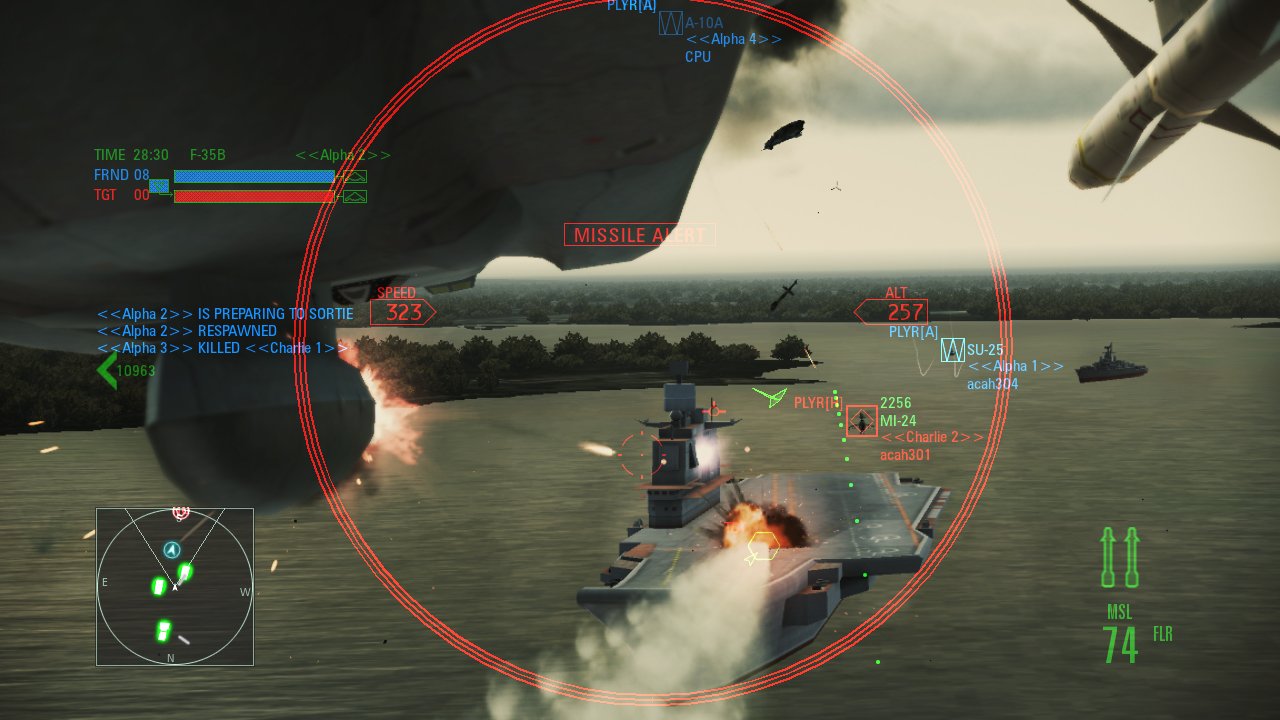Click the radar minimap panel
Viewport: 1280px width, 720px height.
[174, 587]
